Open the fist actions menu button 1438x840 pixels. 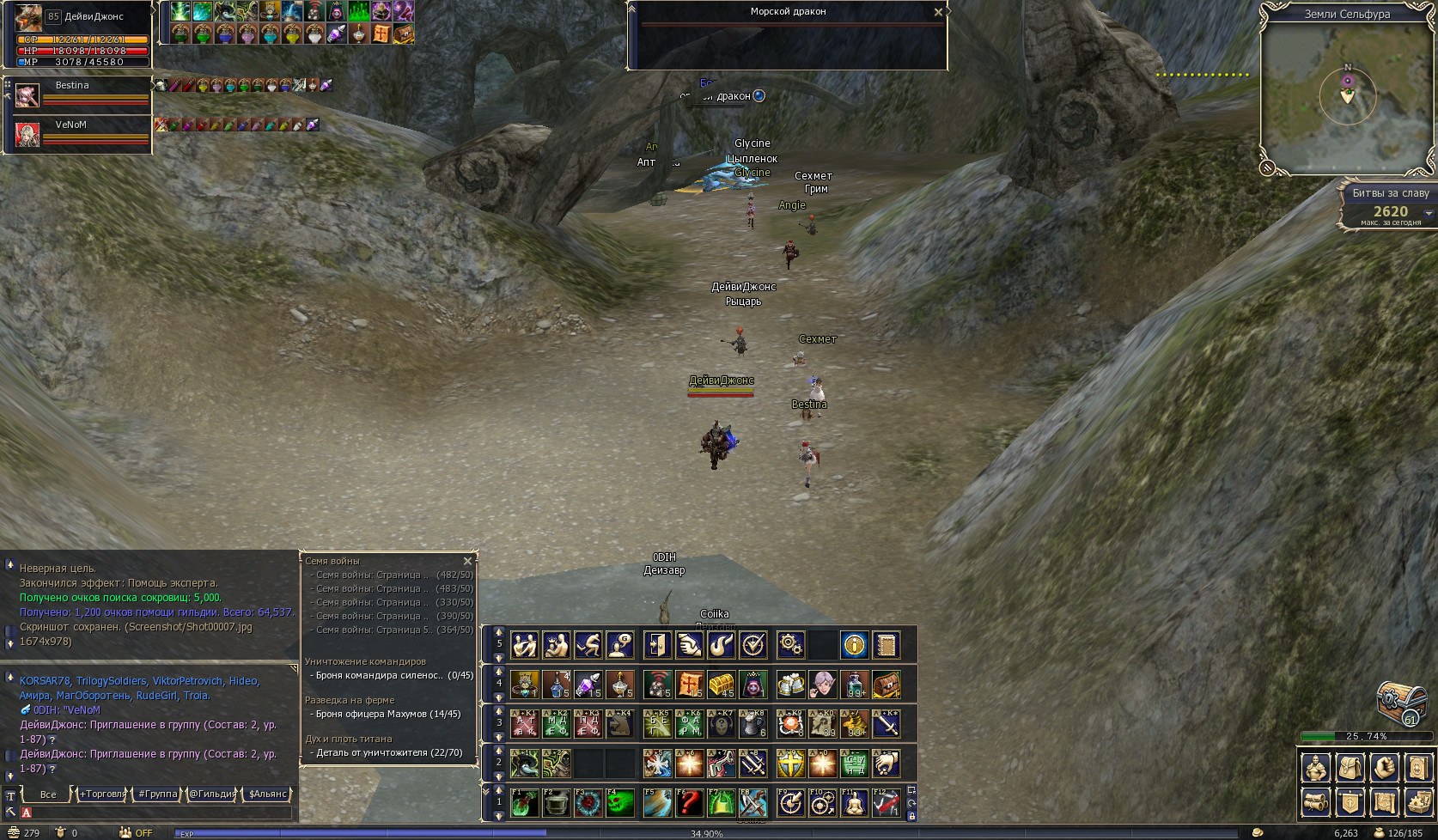pos(1384,767)
